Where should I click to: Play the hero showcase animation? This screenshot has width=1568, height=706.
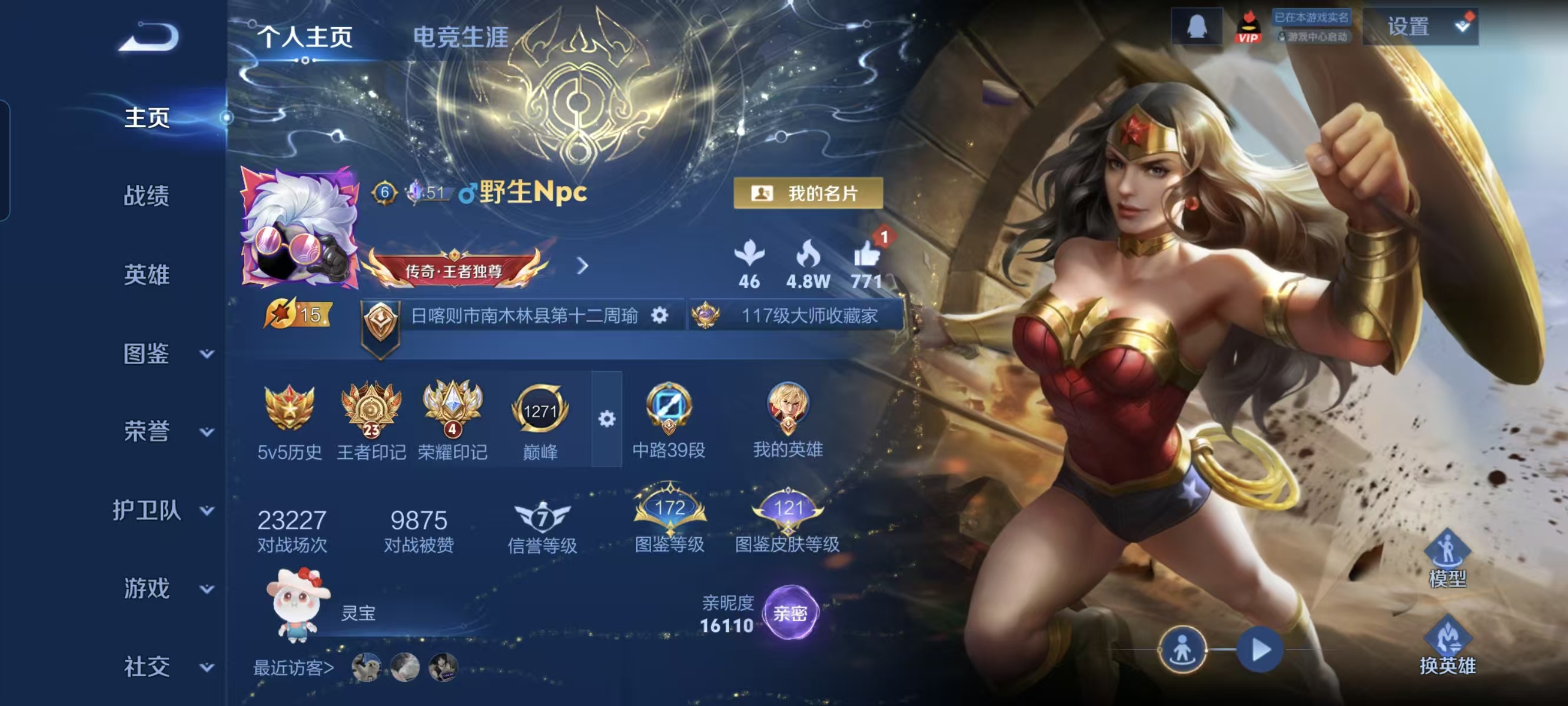pos(1260,650)
